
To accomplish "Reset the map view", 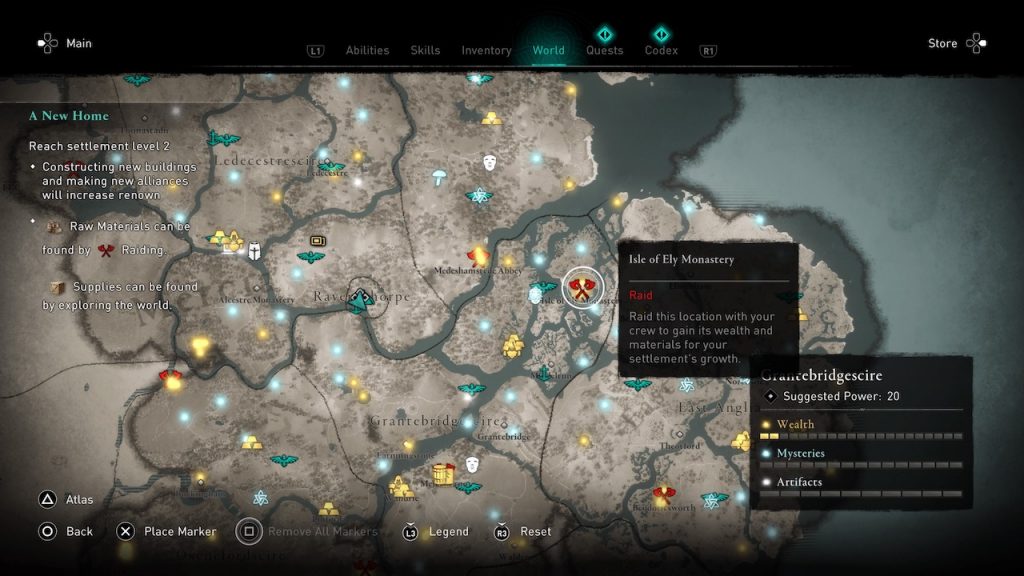I will tap(524, 531).
